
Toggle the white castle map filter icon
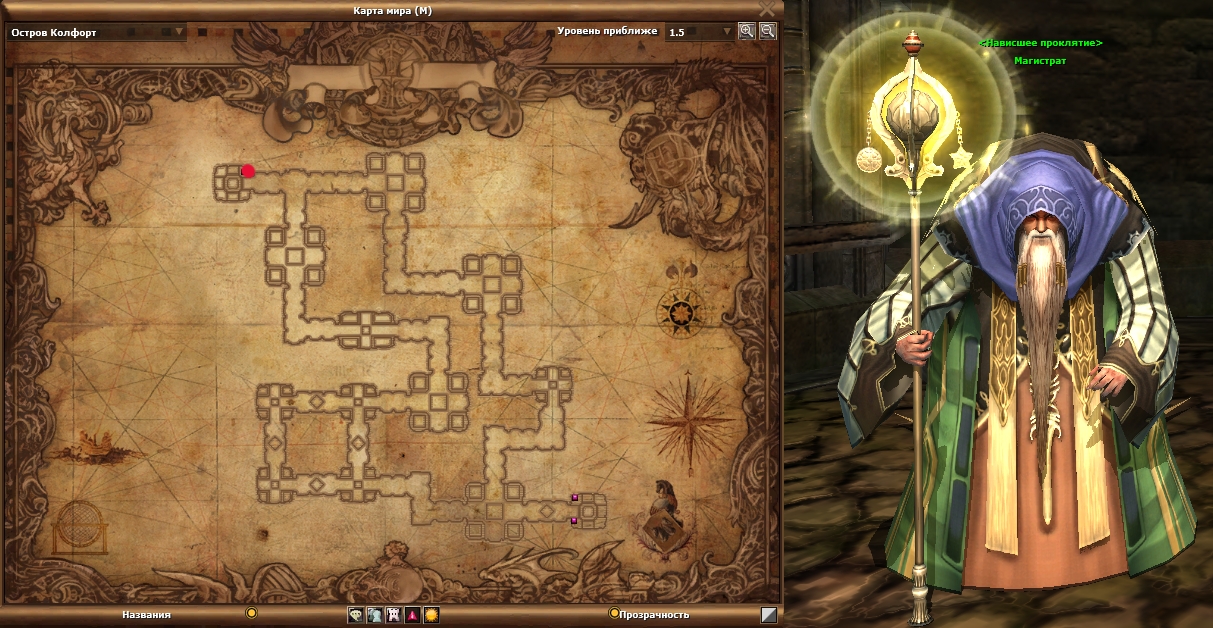393,615
